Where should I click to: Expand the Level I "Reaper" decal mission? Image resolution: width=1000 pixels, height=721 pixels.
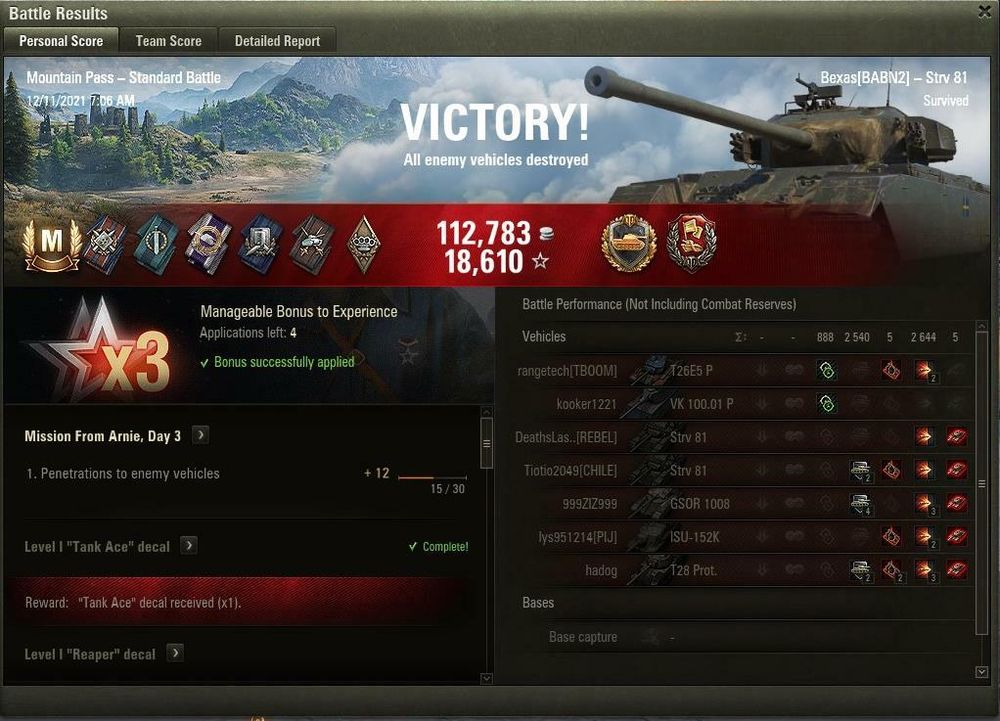click(175, 653)
